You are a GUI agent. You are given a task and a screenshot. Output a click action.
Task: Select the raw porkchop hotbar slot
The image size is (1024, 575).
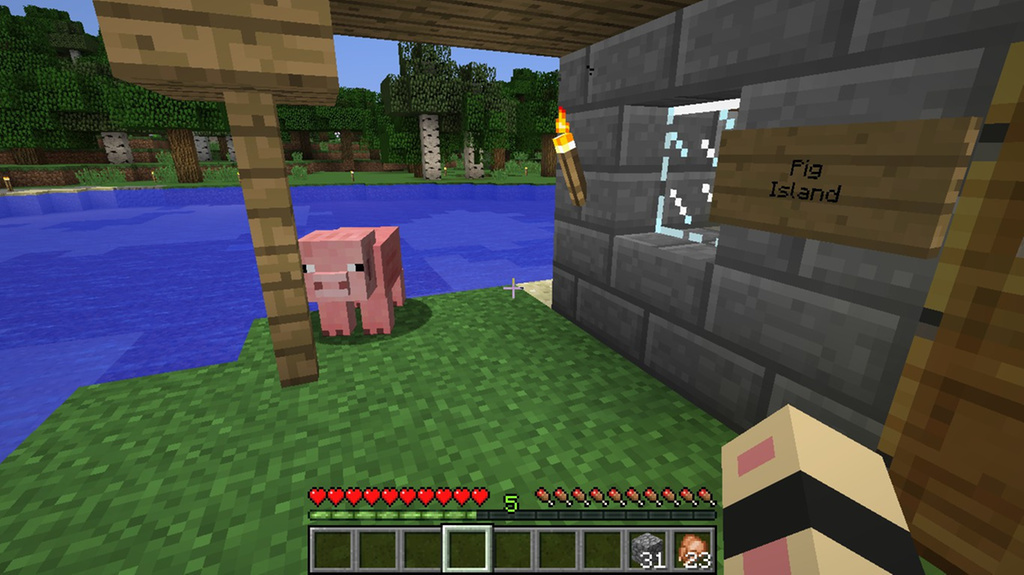(693, 549)
